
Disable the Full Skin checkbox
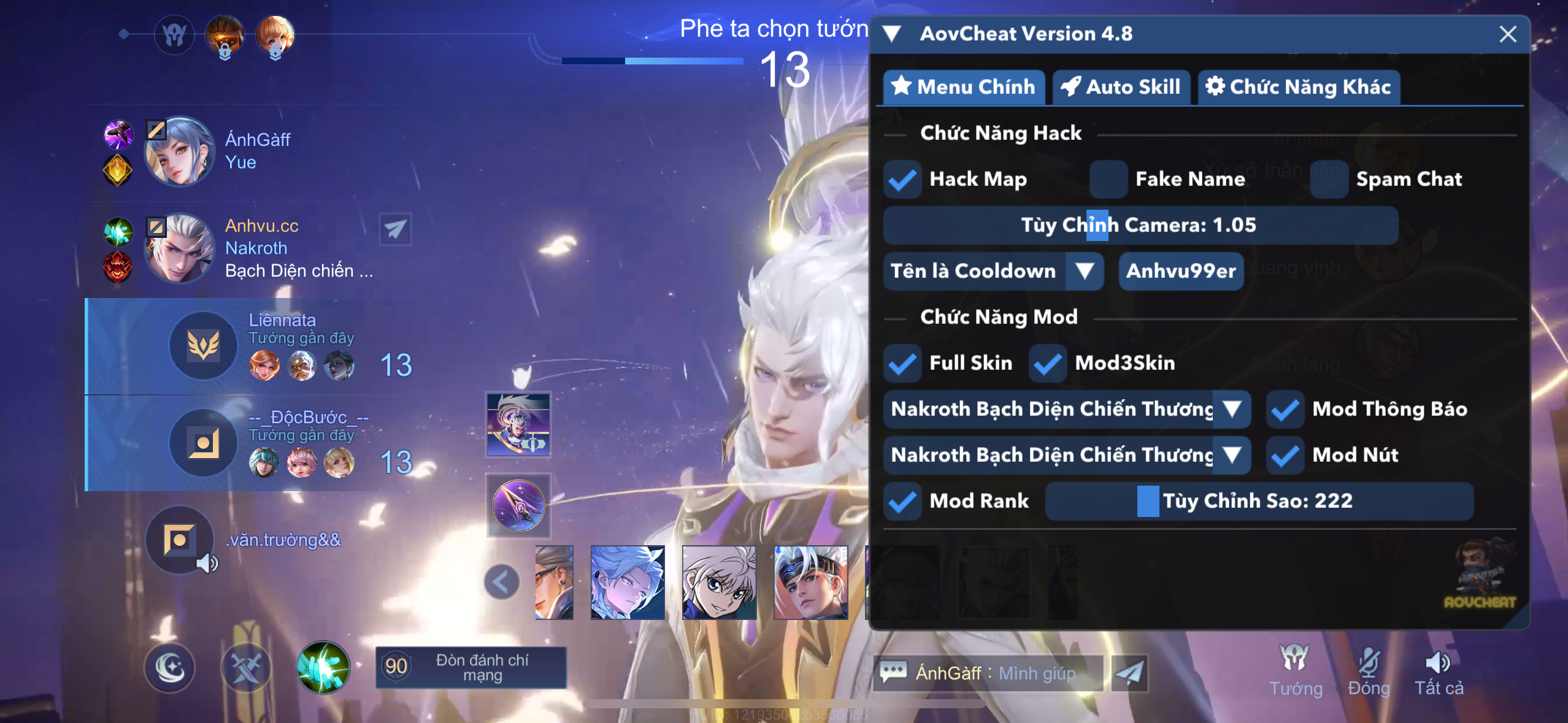[902, 362]
